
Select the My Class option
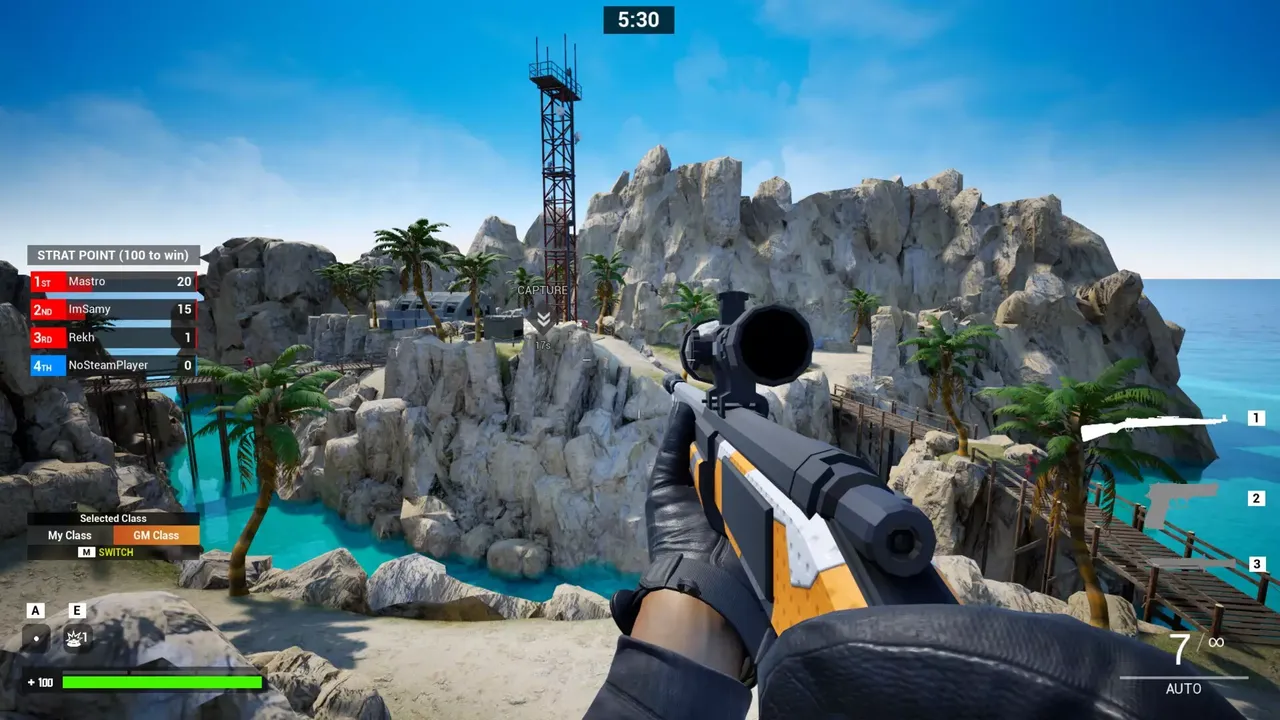[70, 535]
